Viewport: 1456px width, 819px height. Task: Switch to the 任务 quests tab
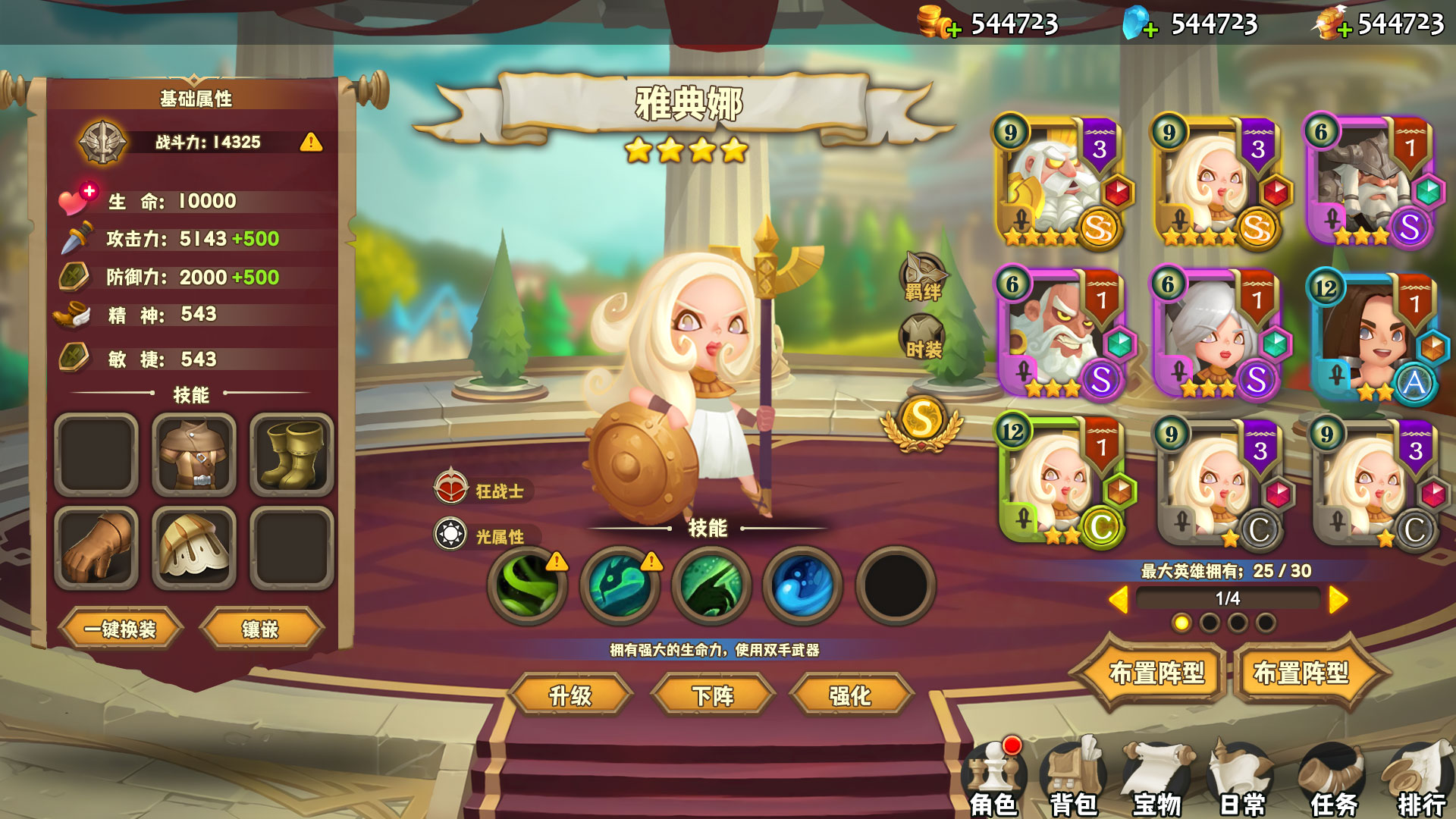(1333, 781)
